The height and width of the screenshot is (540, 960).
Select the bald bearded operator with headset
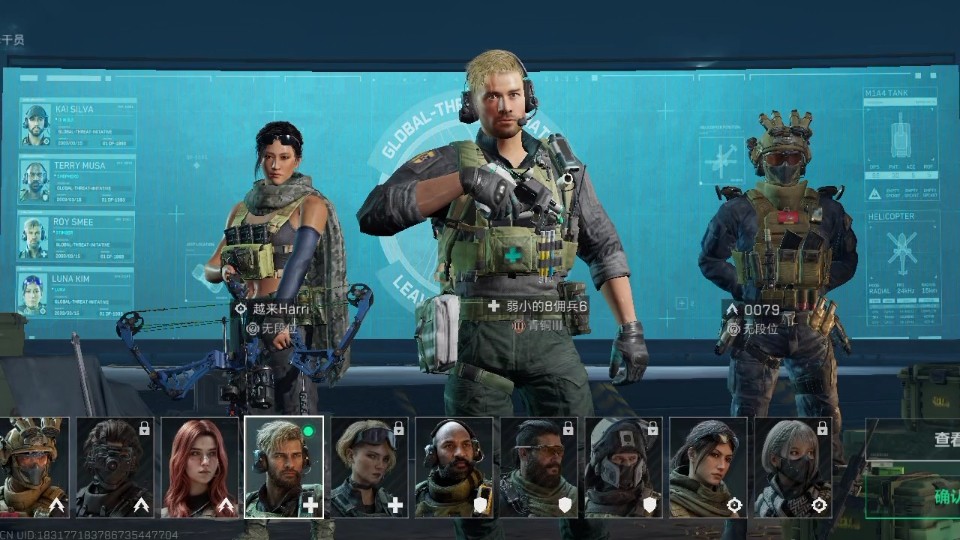click(x=454, y=467)
